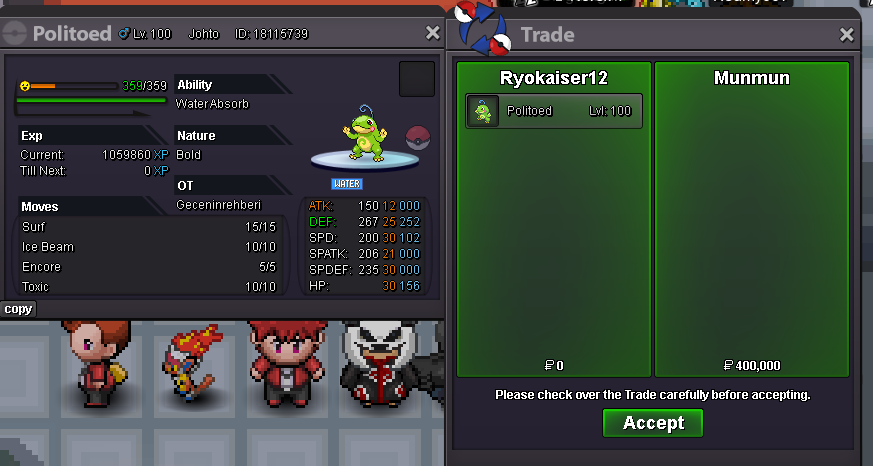The width and height of the screenshot is (873, 466).
Task: Select the Surf move row
Action: [148, 227]
